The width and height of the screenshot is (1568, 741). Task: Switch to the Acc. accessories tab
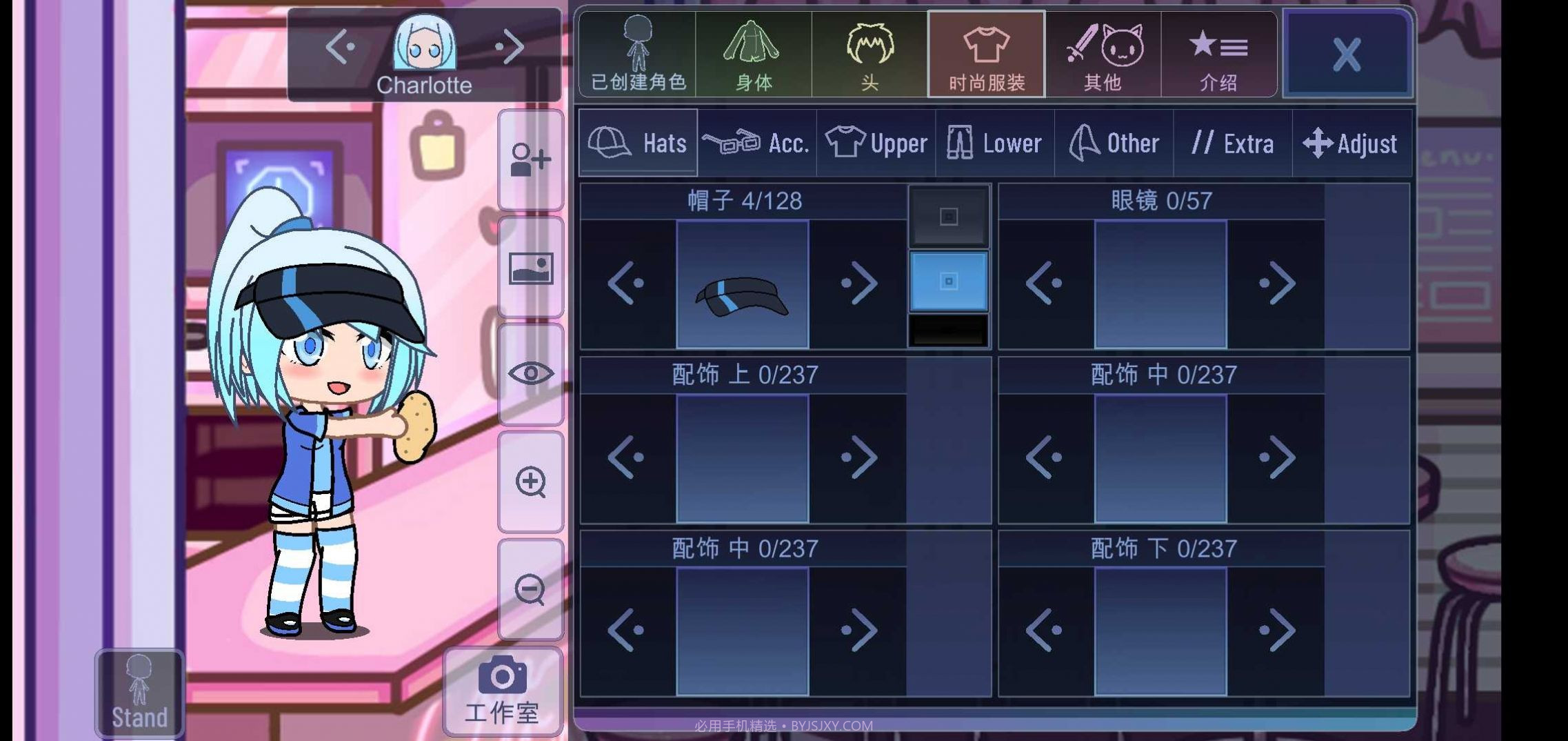click(x=755, y=143)
